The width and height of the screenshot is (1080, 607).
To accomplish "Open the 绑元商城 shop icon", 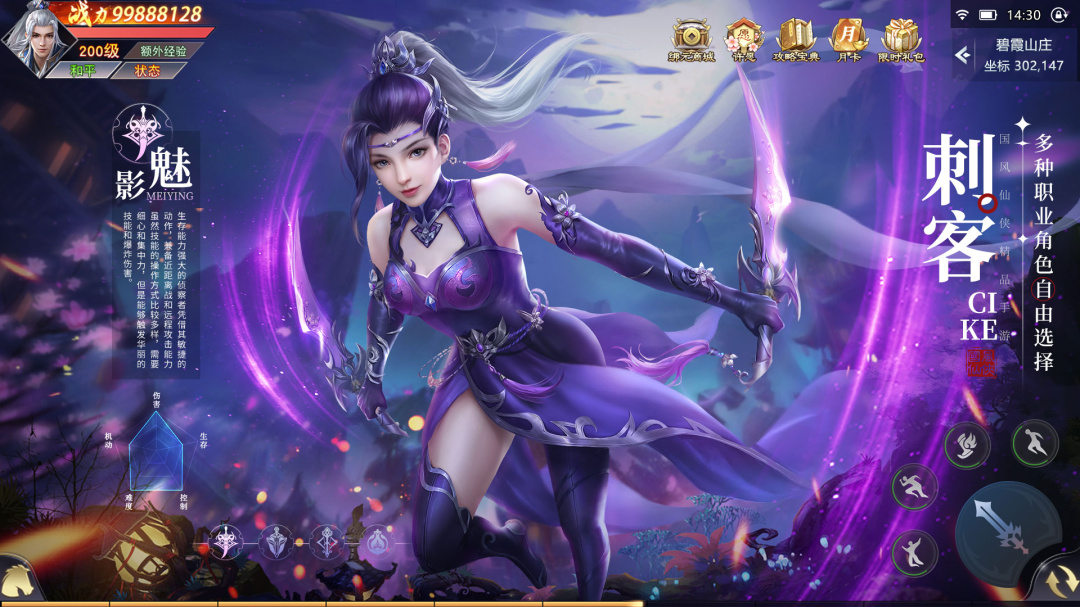I will pos(691,40).
